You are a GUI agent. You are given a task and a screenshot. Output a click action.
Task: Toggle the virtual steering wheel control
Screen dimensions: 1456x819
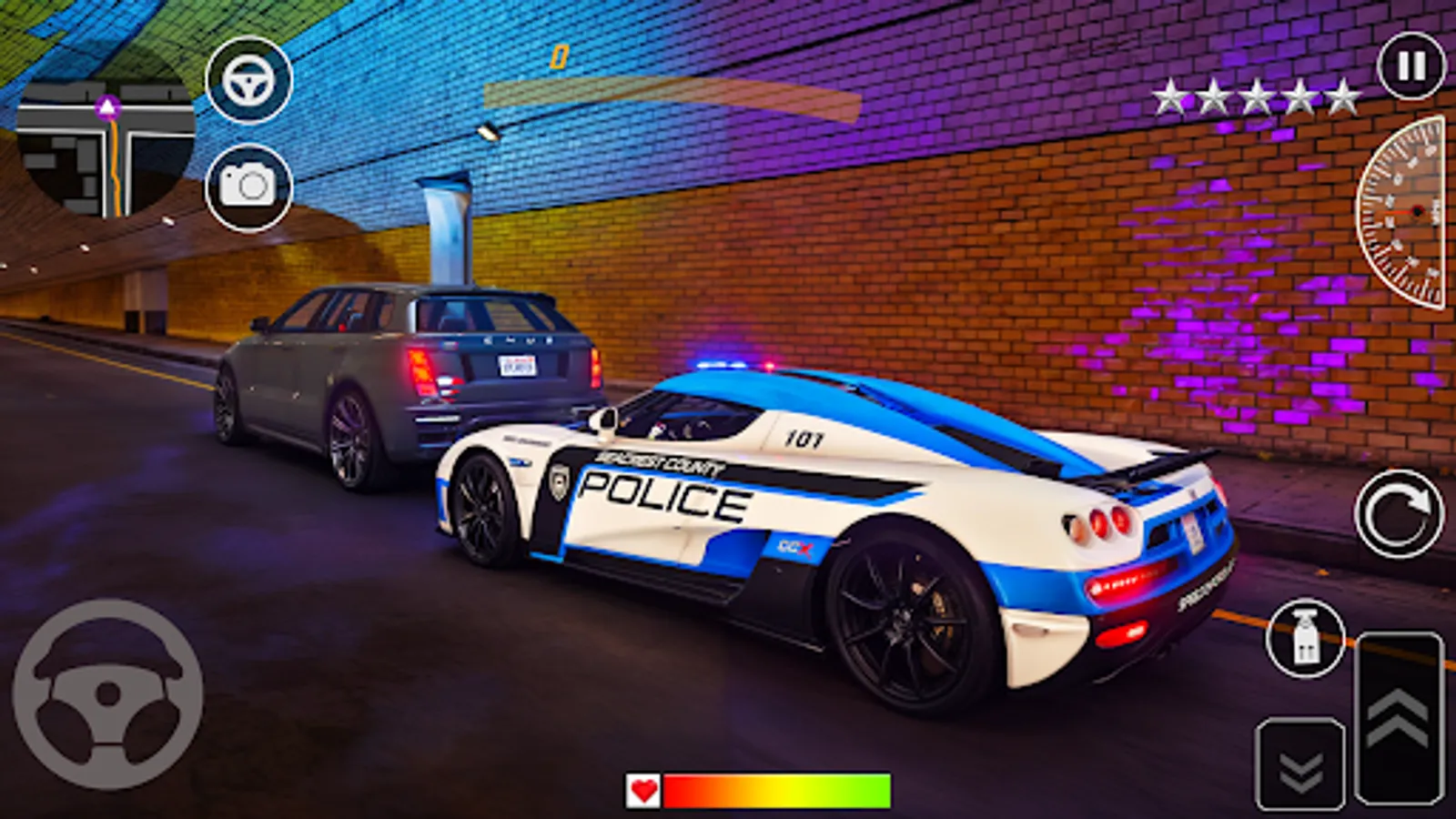pos(107,692)
